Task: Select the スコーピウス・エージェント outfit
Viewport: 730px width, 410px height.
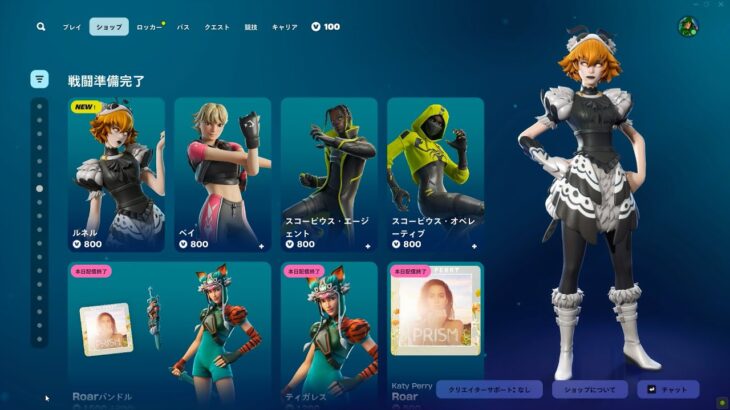Action: click(329, 174)
